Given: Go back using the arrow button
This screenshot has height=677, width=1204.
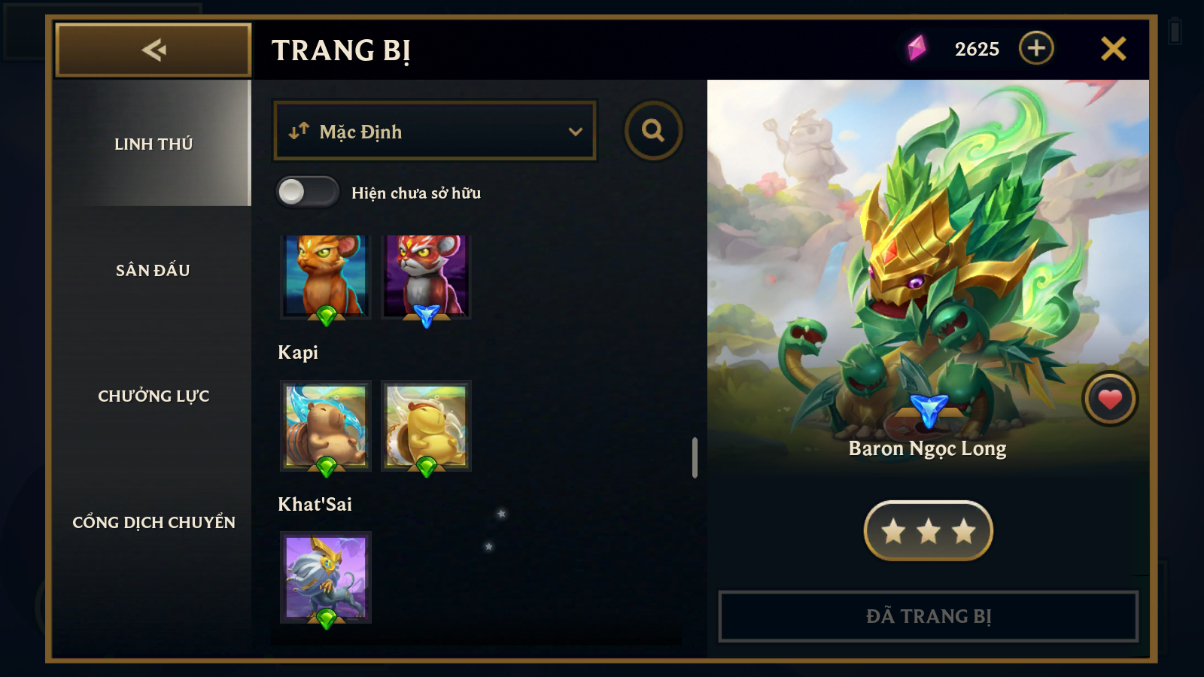Looking at the screenshot, I should 153,50.
